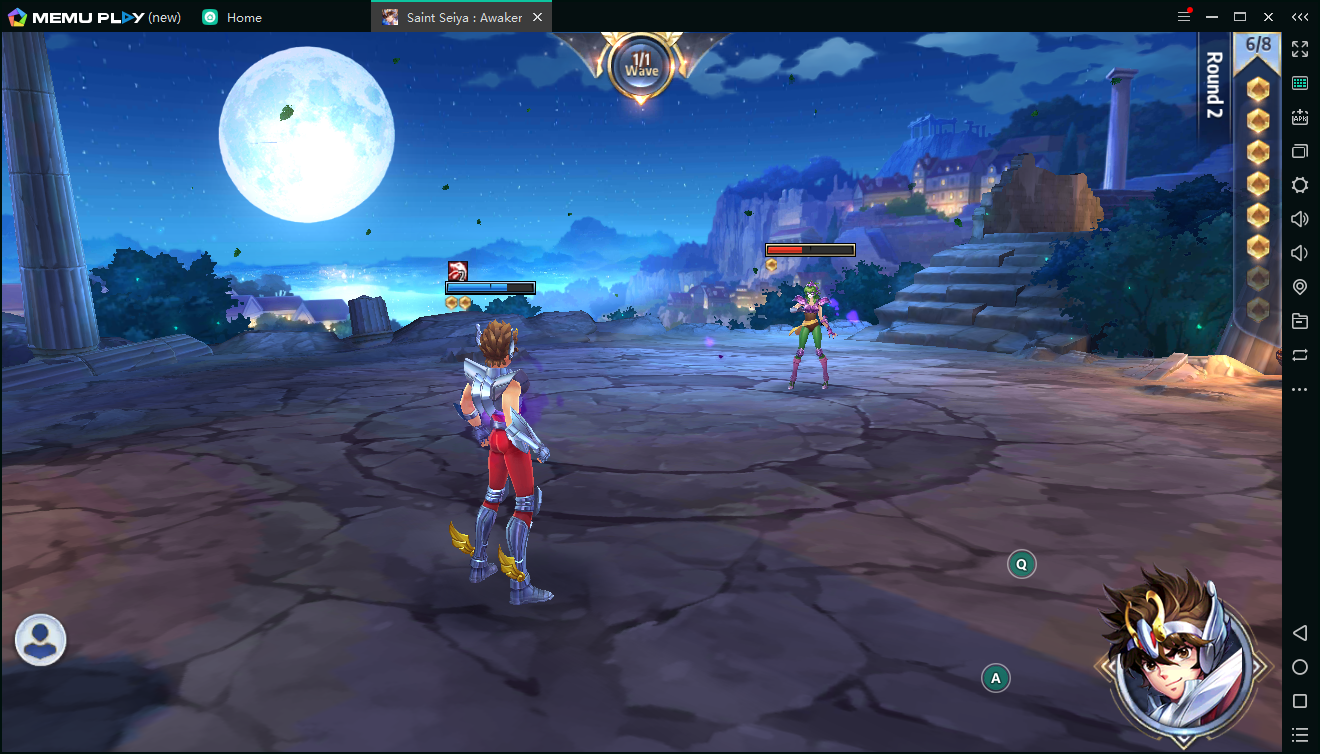The width and height of the screenshot is (1320, 754).
Task: Show more emulator tools via three dots
Action: pos(1300,389)
